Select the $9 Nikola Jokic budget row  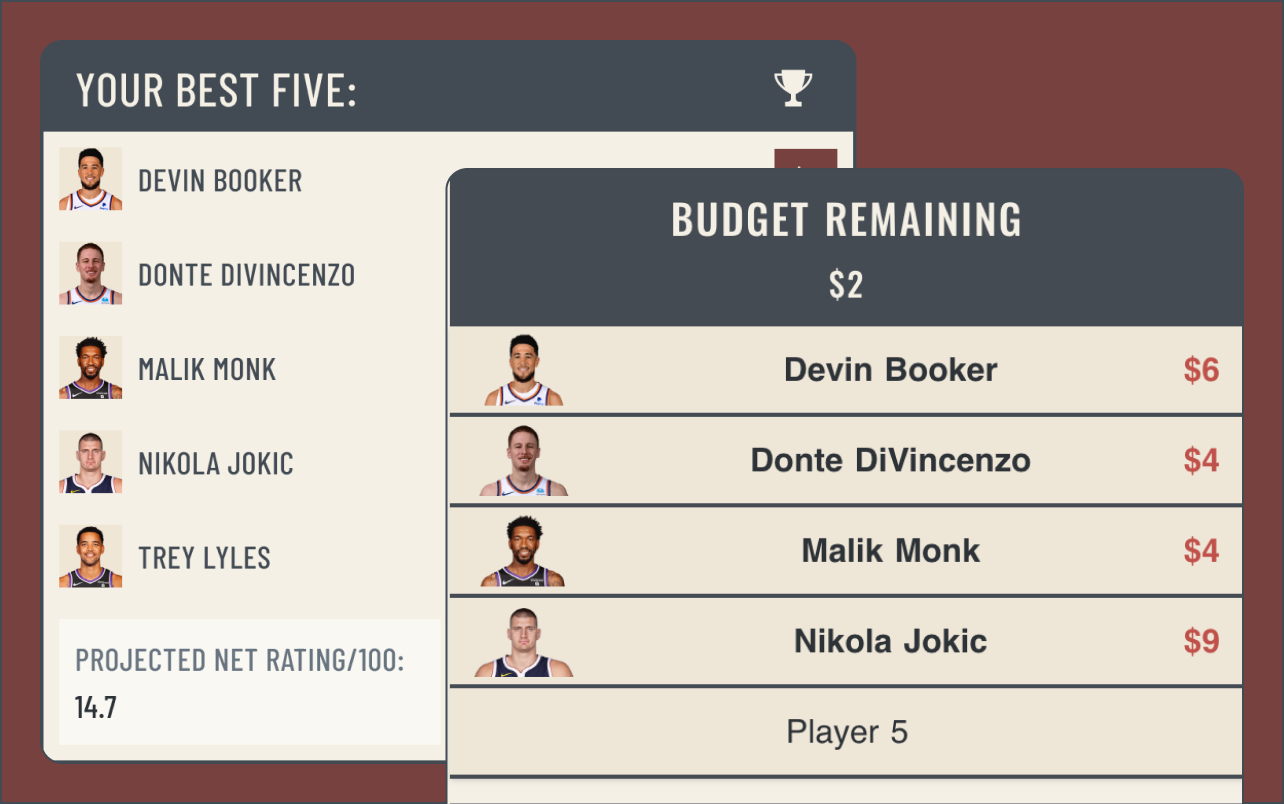click(846, 641)
